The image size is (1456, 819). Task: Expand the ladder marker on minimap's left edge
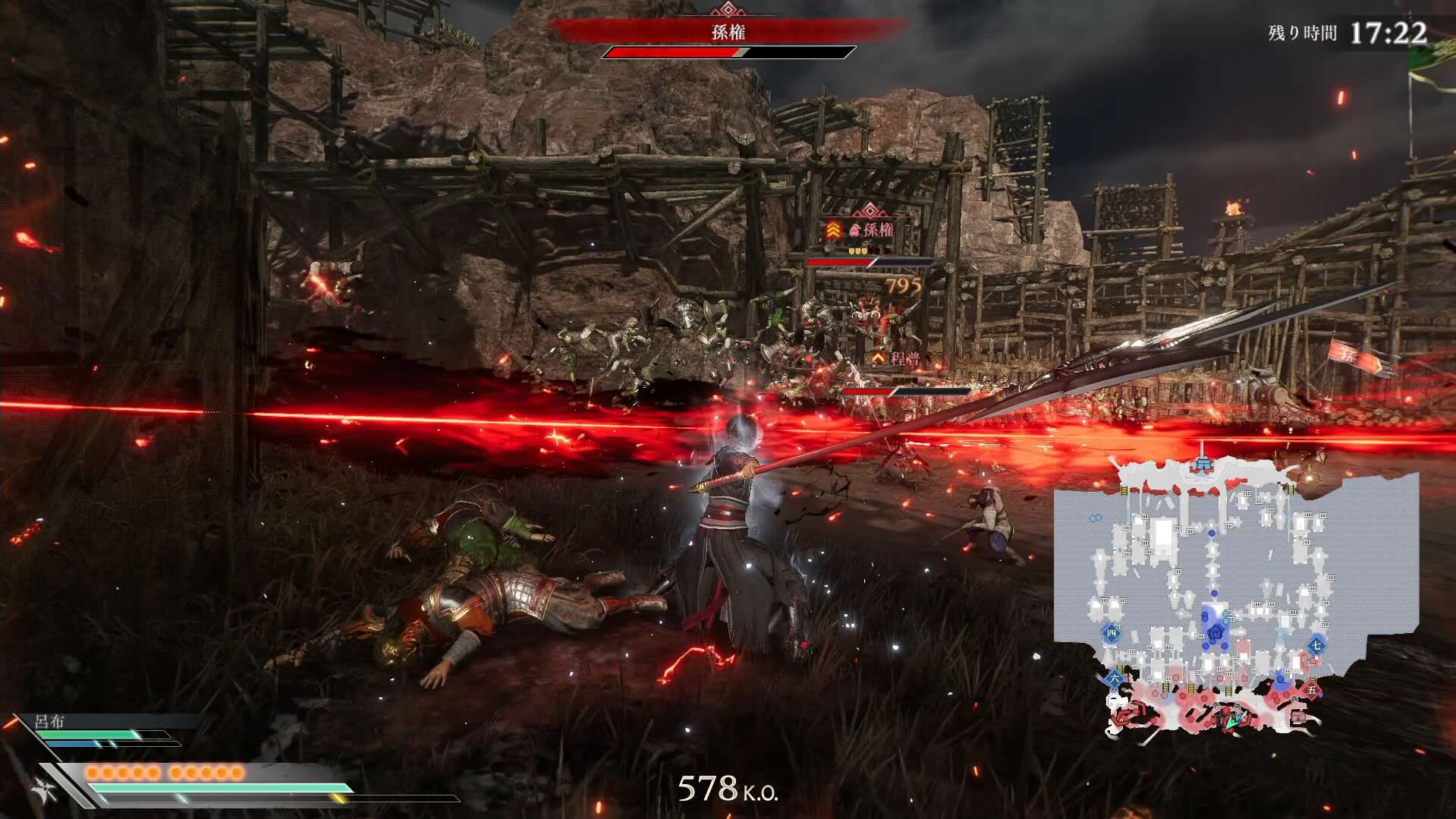[x=1125, y=490]
